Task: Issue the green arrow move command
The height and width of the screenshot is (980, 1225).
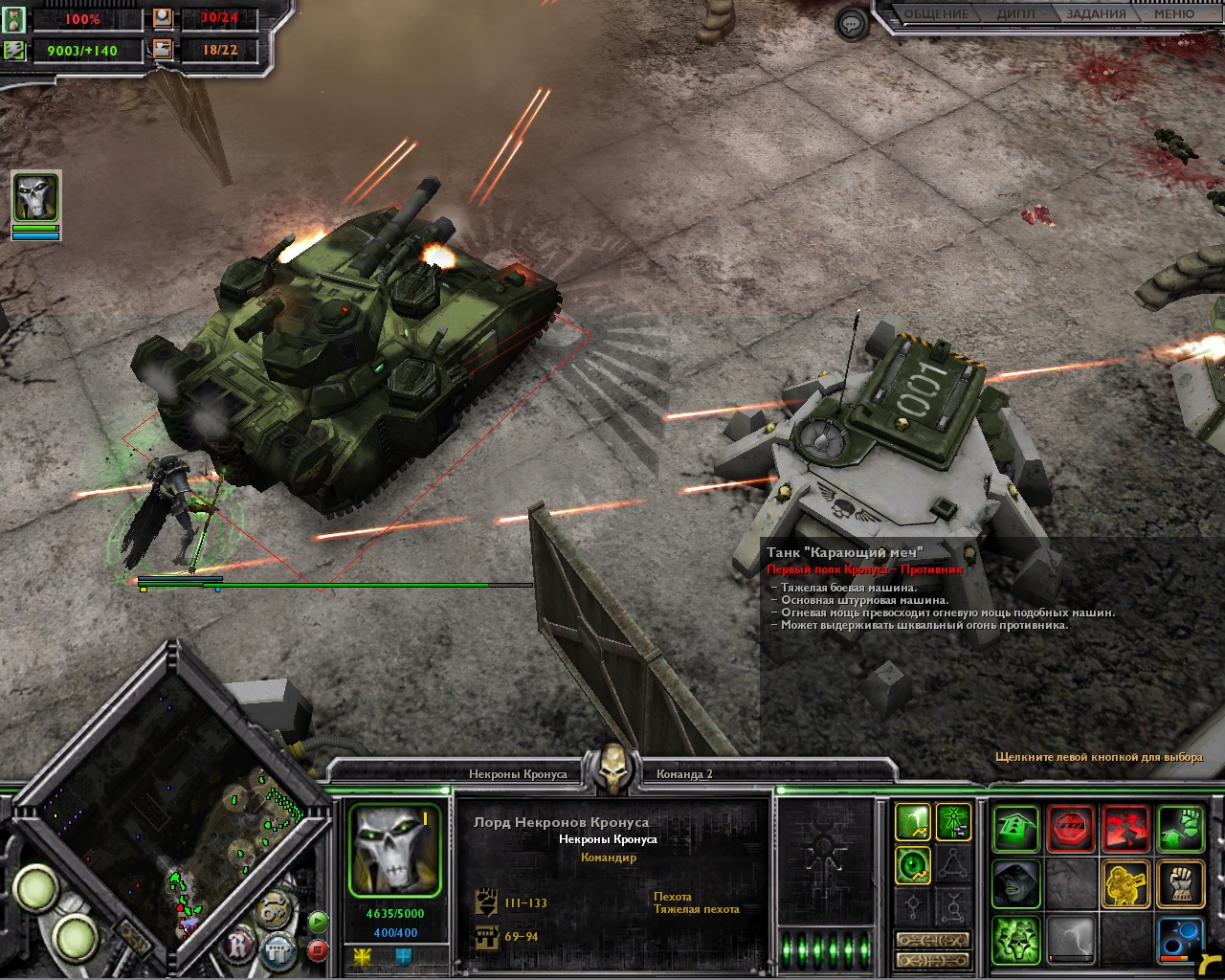Action: 1015,829
